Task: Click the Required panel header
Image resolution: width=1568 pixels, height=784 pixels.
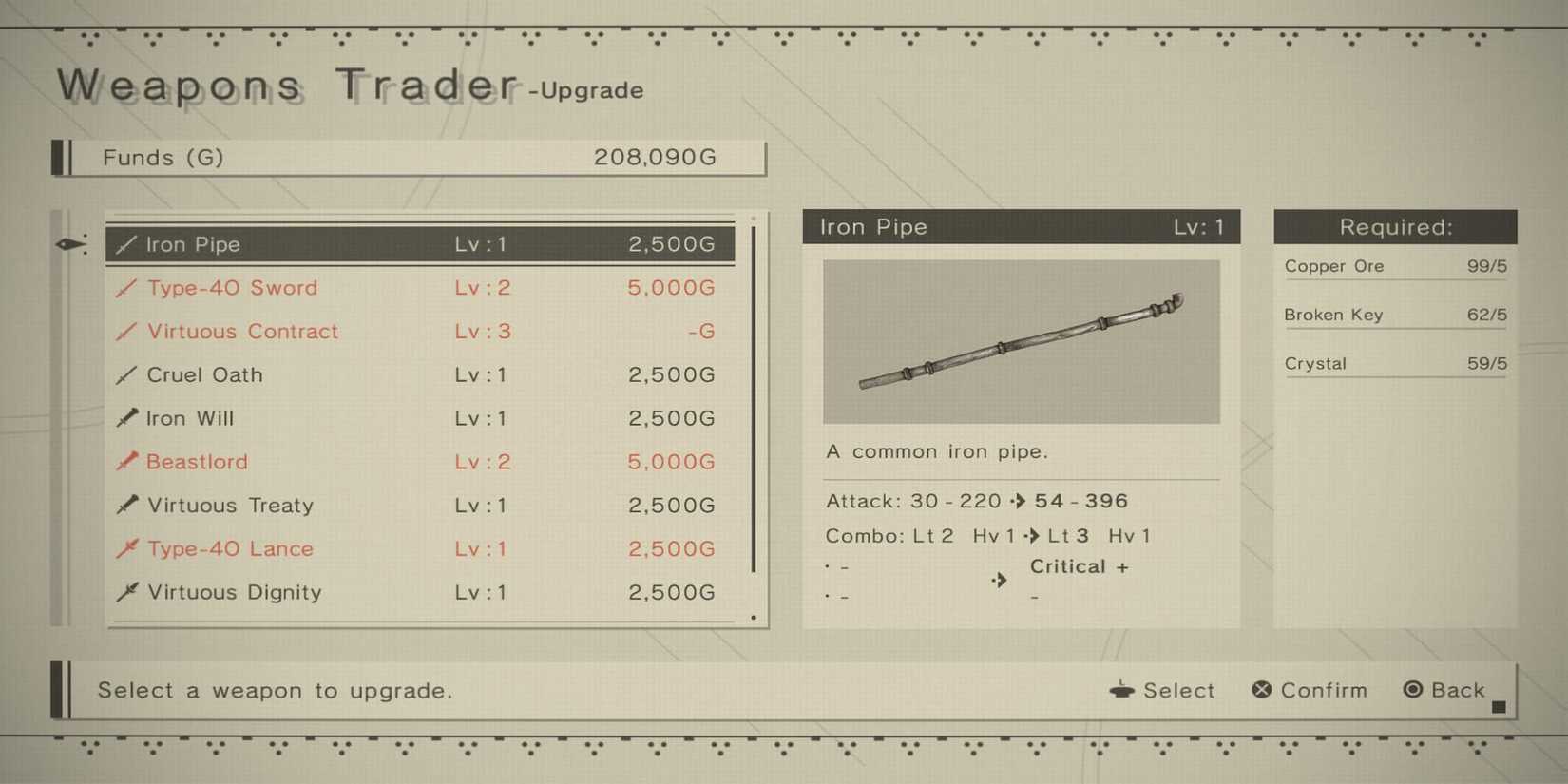Action: pyautogui.click(x=1394, y=227)
